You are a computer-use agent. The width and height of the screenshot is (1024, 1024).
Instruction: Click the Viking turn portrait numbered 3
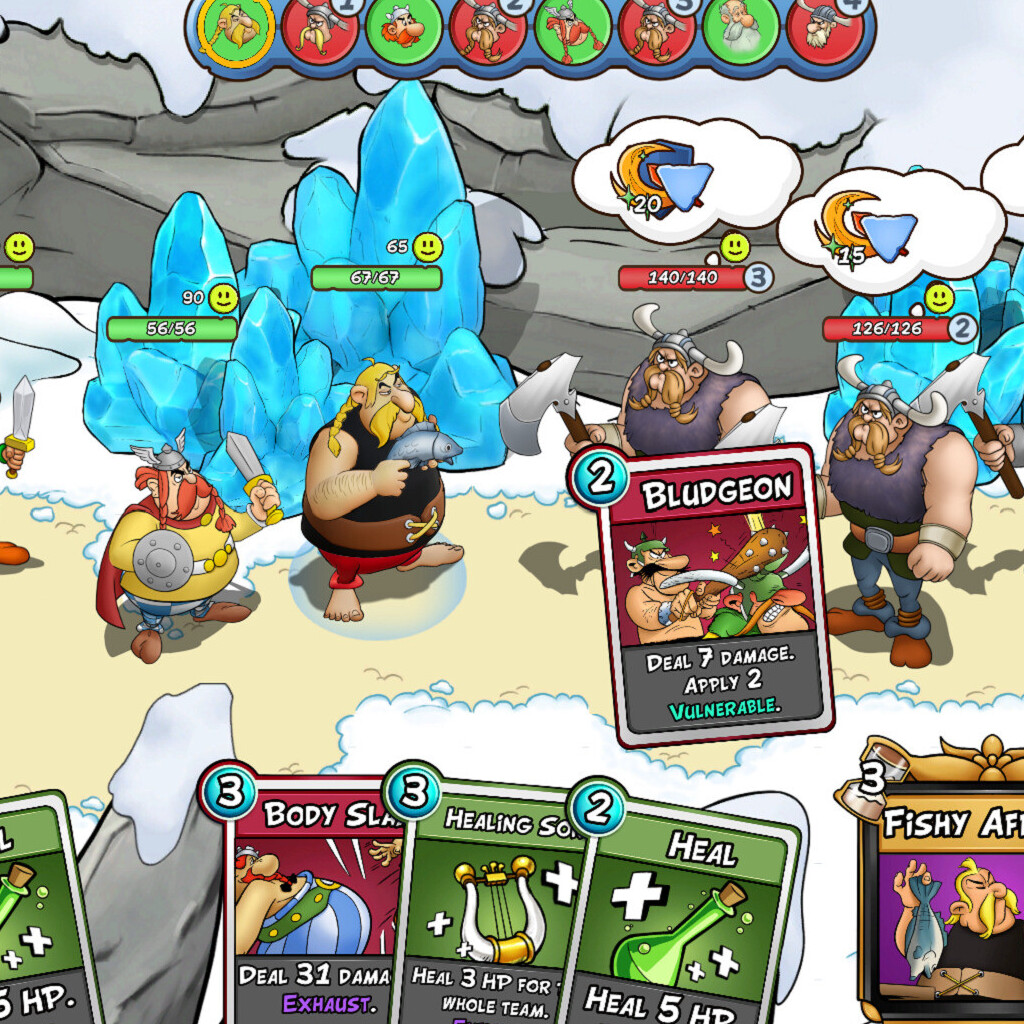click(657, 30)
